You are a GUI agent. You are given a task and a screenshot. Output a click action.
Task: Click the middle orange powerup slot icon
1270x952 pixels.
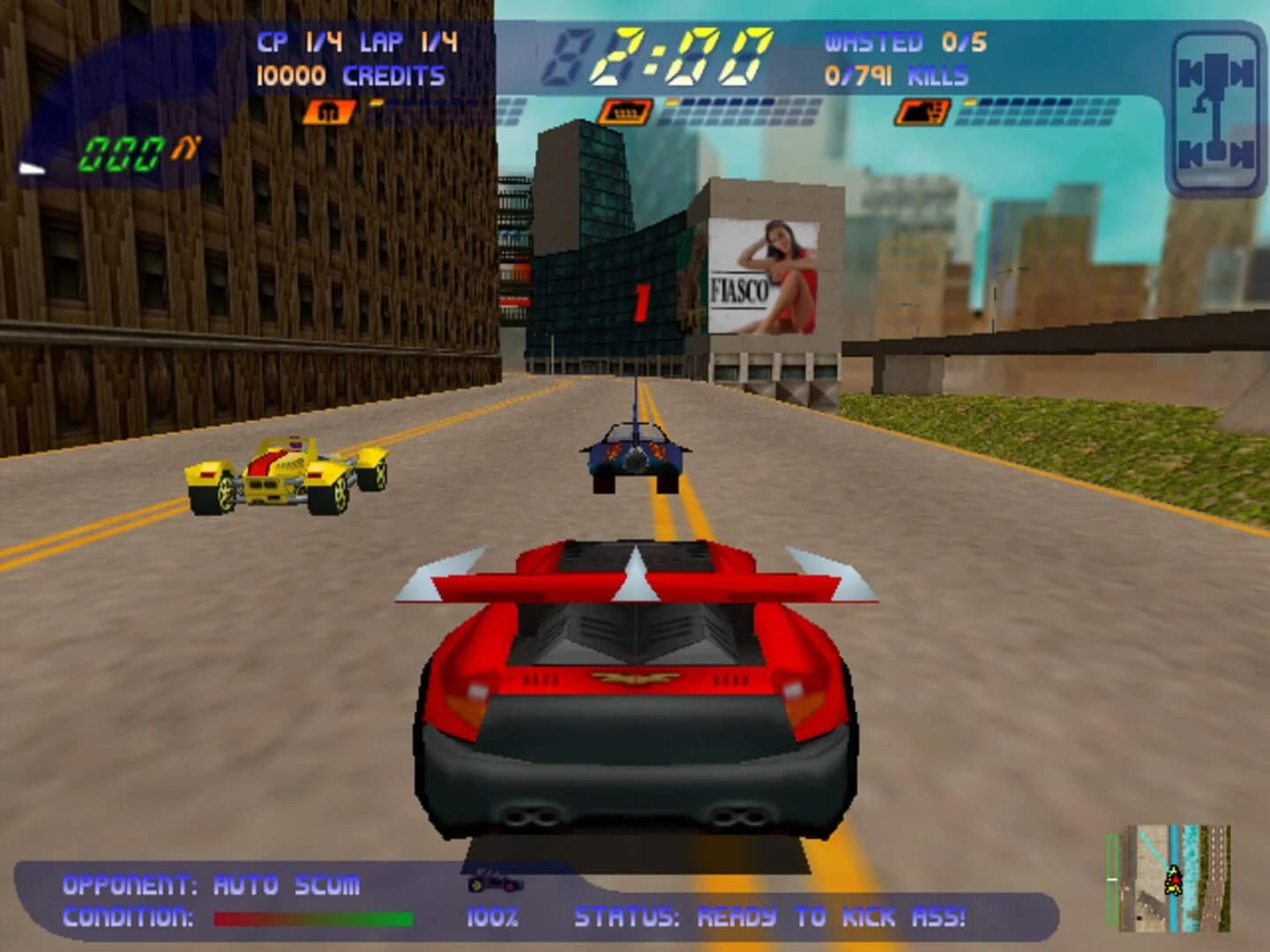(x=628, y=111)
